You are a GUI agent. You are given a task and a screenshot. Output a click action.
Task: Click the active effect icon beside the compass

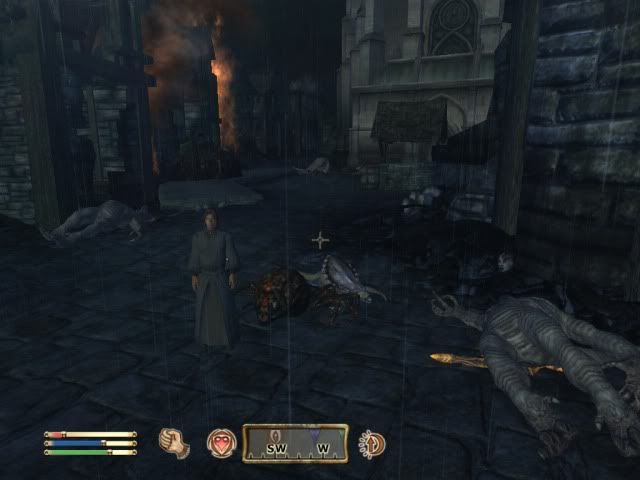pos(372,443)
